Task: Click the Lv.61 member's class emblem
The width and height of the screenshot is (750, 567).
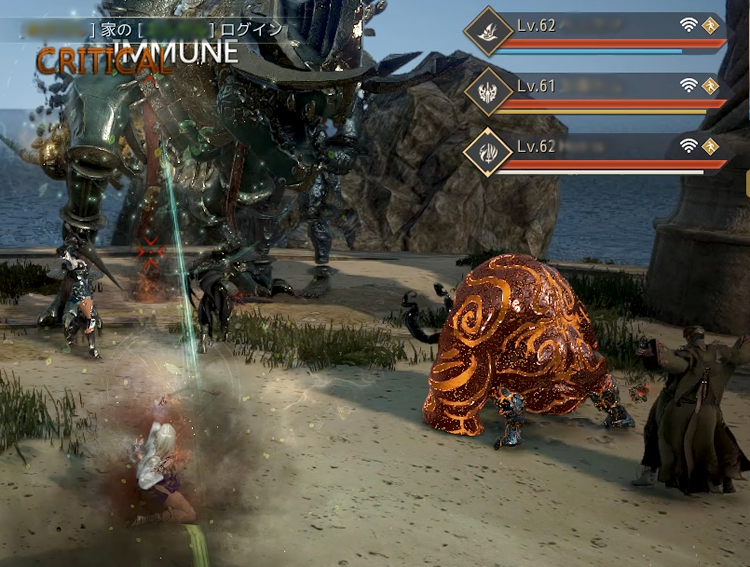Action: [489, 93]
